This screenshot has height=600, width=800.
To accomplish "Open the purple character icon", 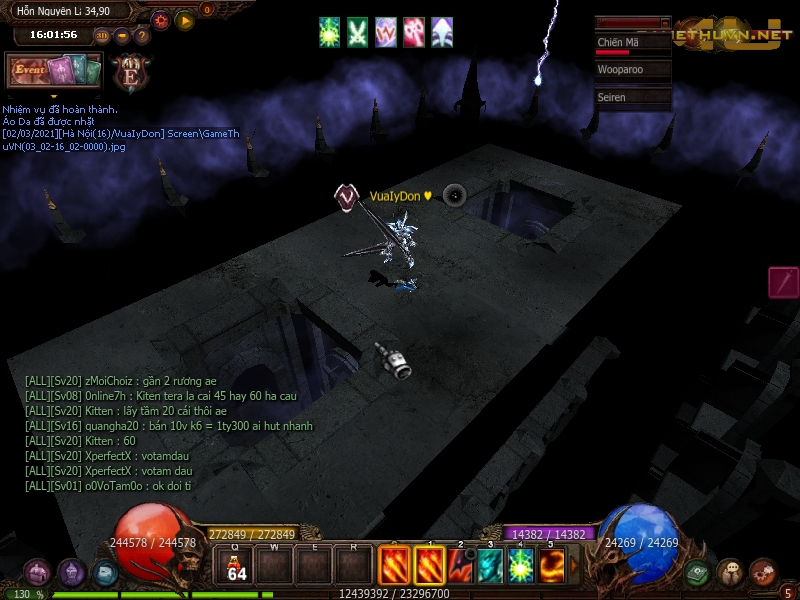I will coord(71,573).
